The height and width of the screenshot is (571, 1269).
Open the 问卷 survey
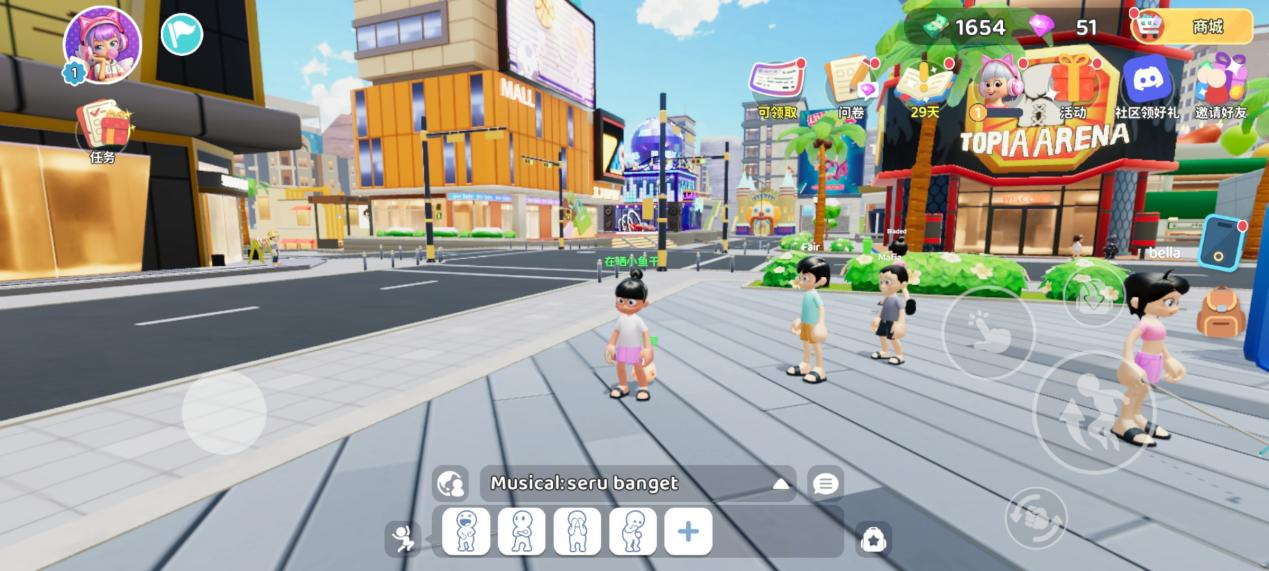(850, 85)
